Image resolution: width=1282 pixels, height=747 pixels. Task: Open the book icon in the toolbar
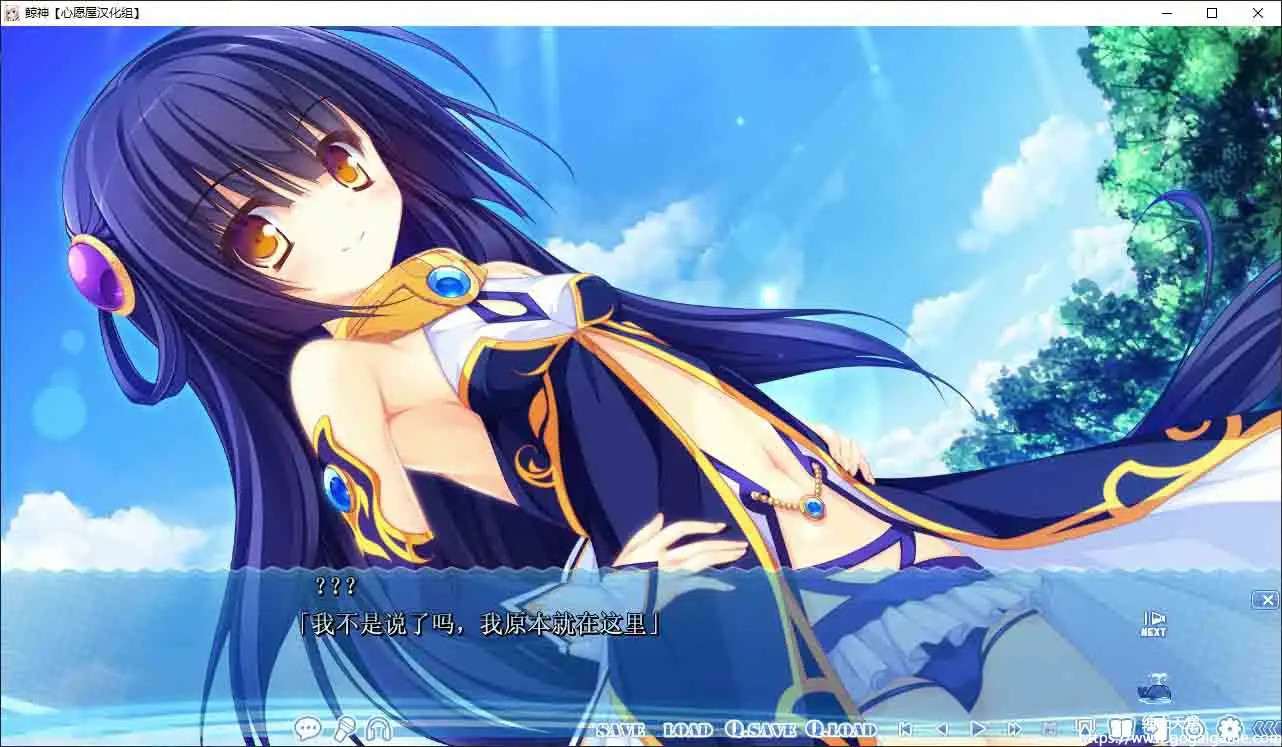(1120, 728)
